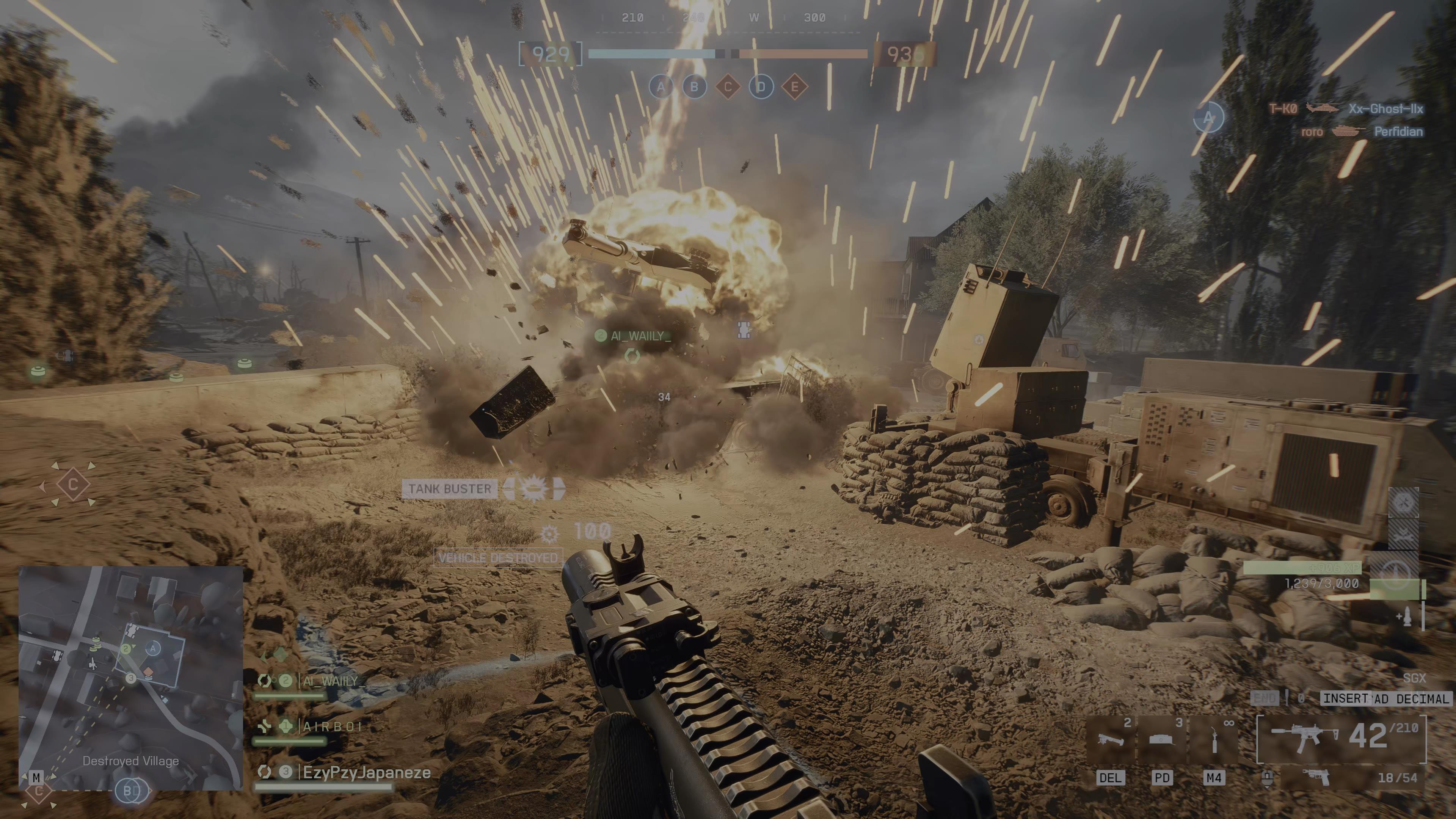Select squad member AI_WAIILY_ in squad list

tap(334, 681)
